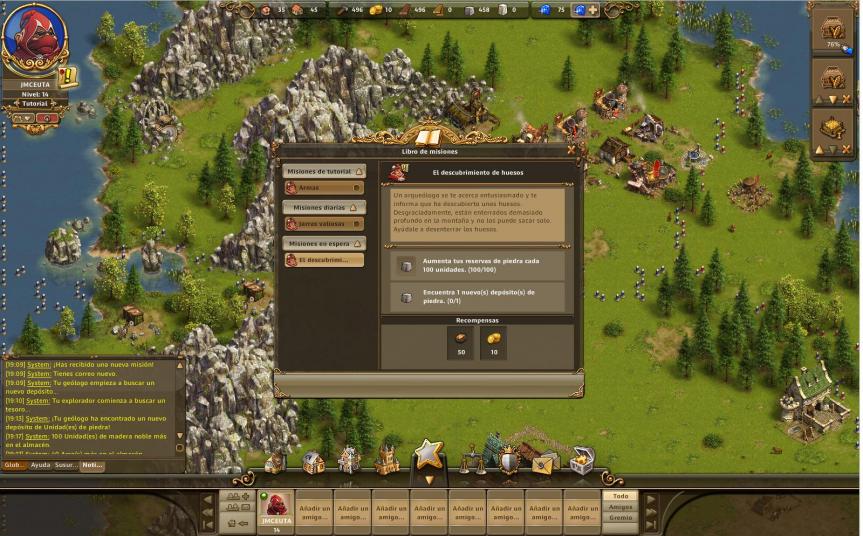Open the guild shield icon
This screenshot has height=536, width=863.
click(509, 462)
